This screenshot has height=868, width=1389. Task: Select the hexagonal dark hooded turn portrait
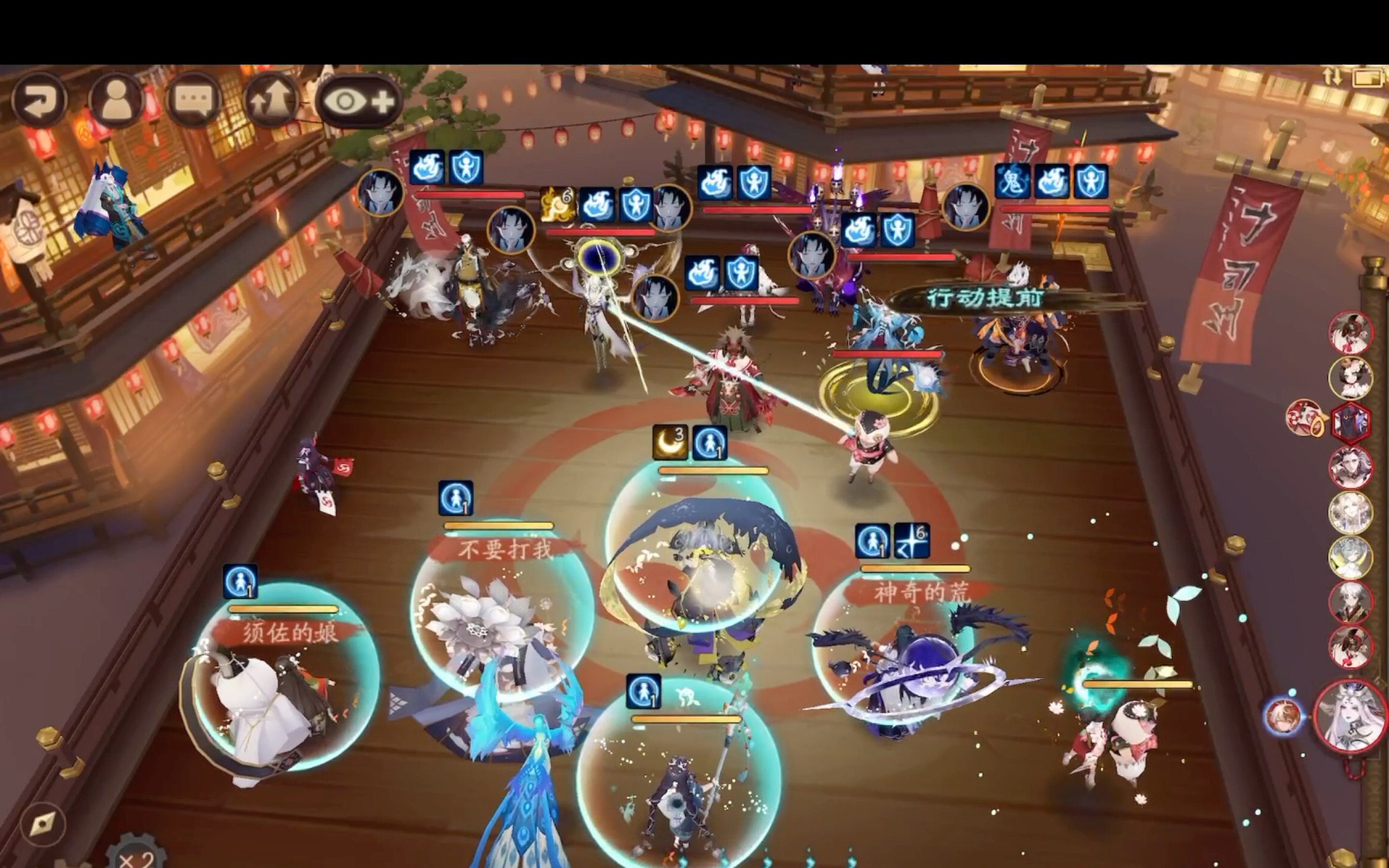click(x=1350, y=422)
